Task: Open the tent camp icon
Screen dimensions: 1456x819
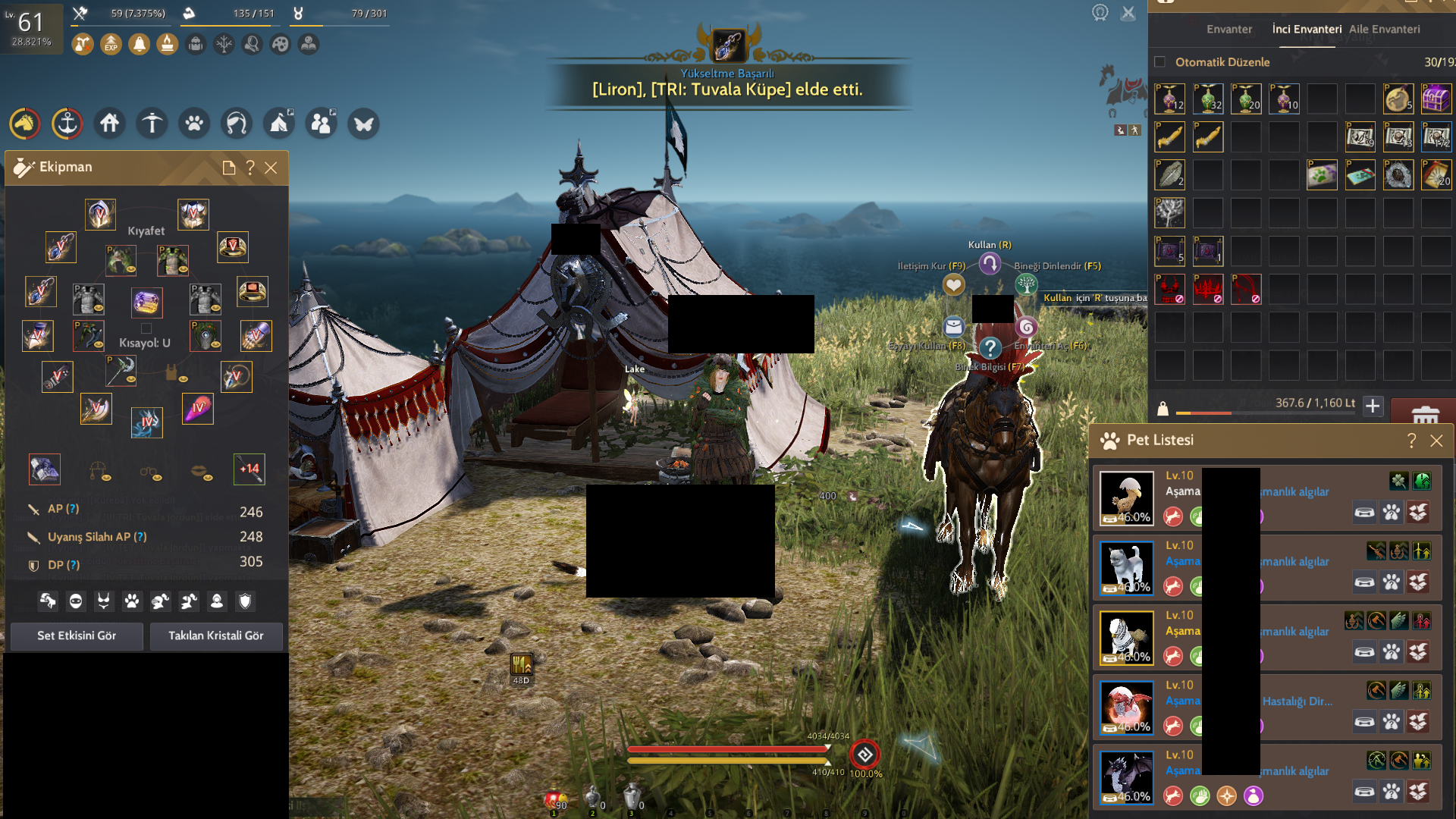Action: click(278, 124)
